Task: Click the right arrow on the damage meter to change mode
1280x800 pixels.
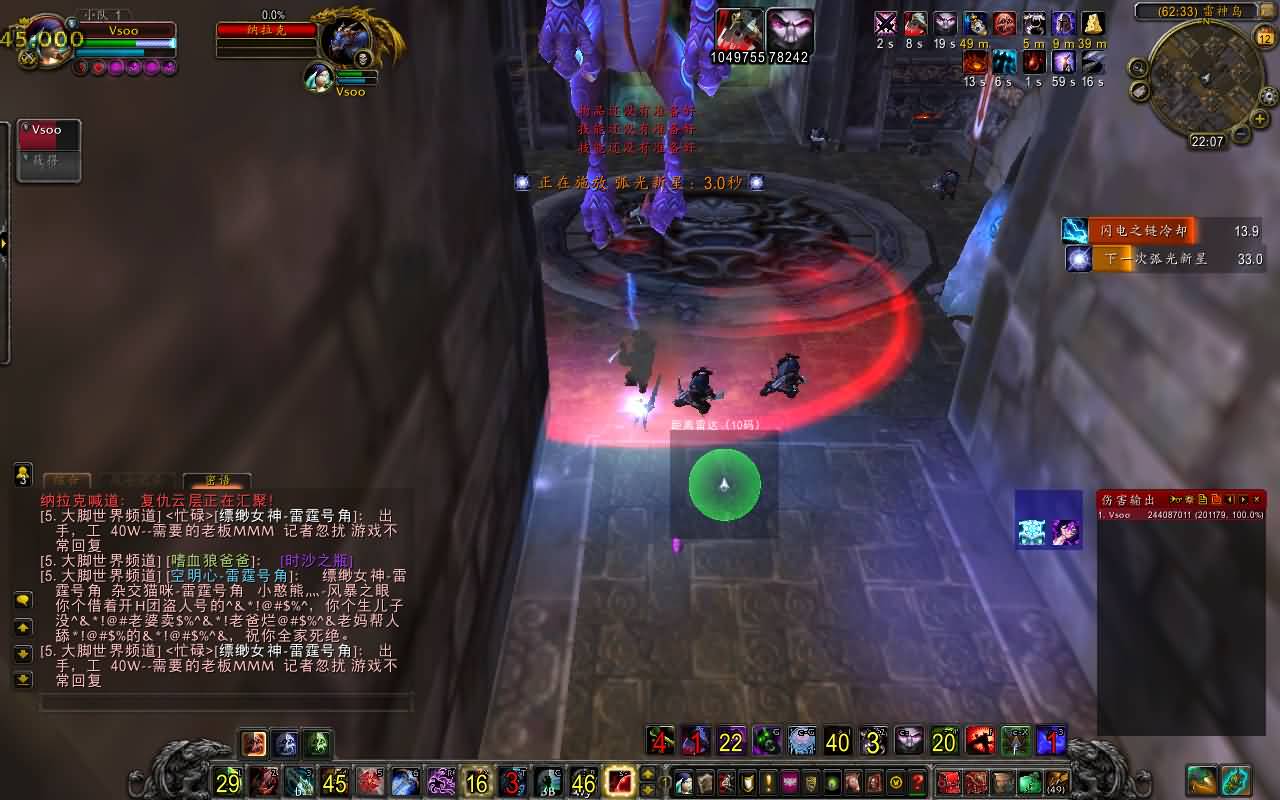Action: 1243,499
